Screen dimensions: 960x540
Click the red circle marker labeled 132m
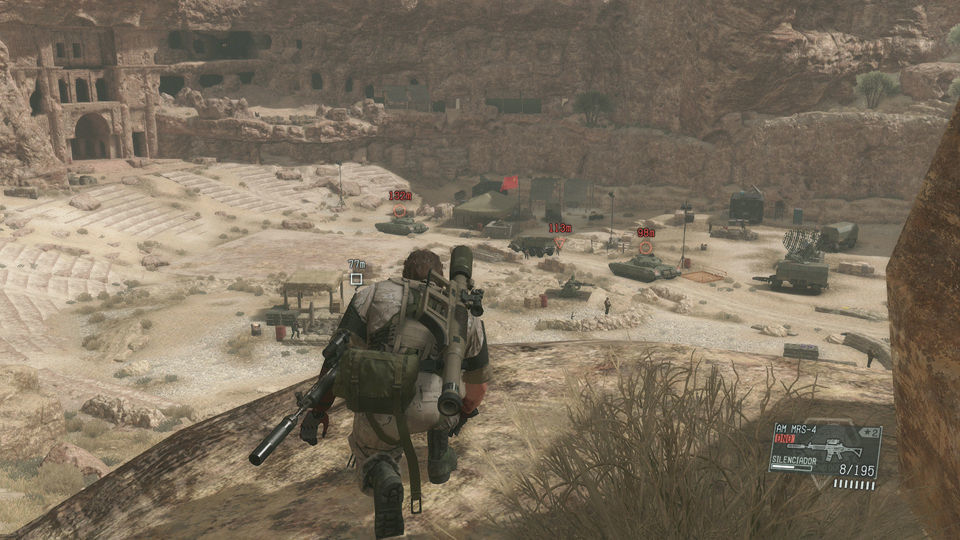click(x=401, y=211)
